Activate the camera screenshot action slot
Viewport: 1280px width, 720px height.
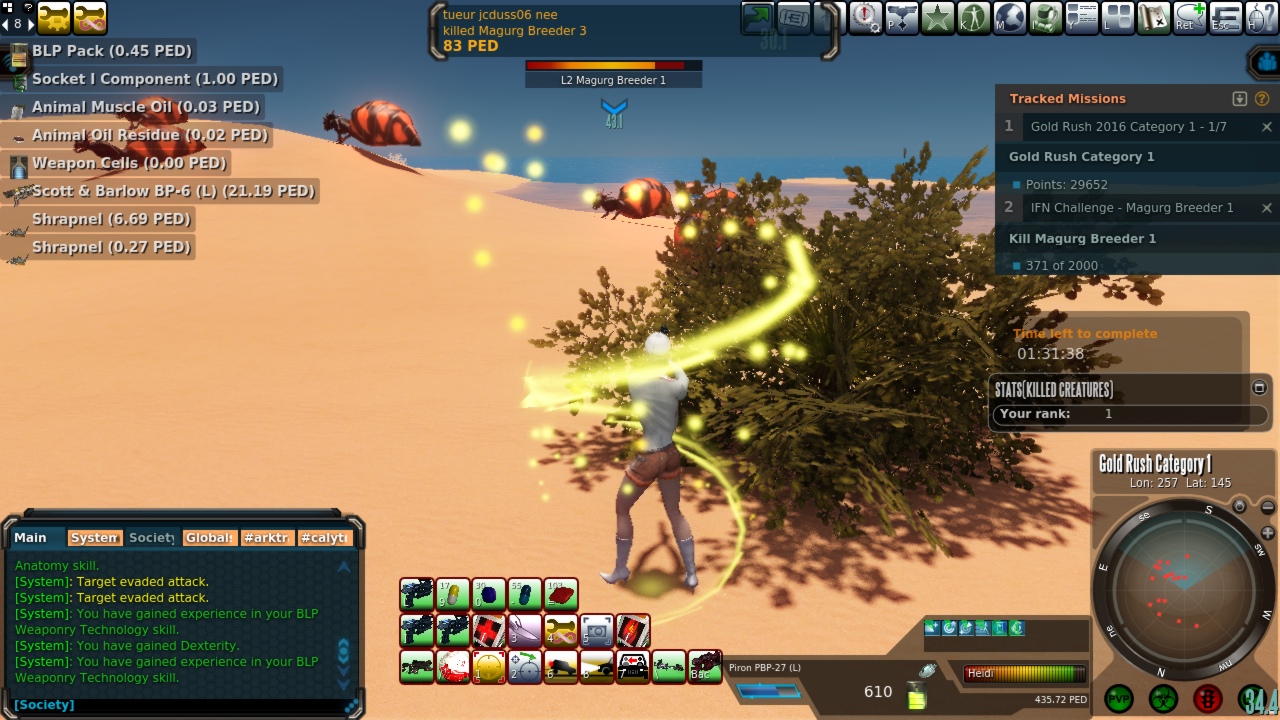click(597, 631)
